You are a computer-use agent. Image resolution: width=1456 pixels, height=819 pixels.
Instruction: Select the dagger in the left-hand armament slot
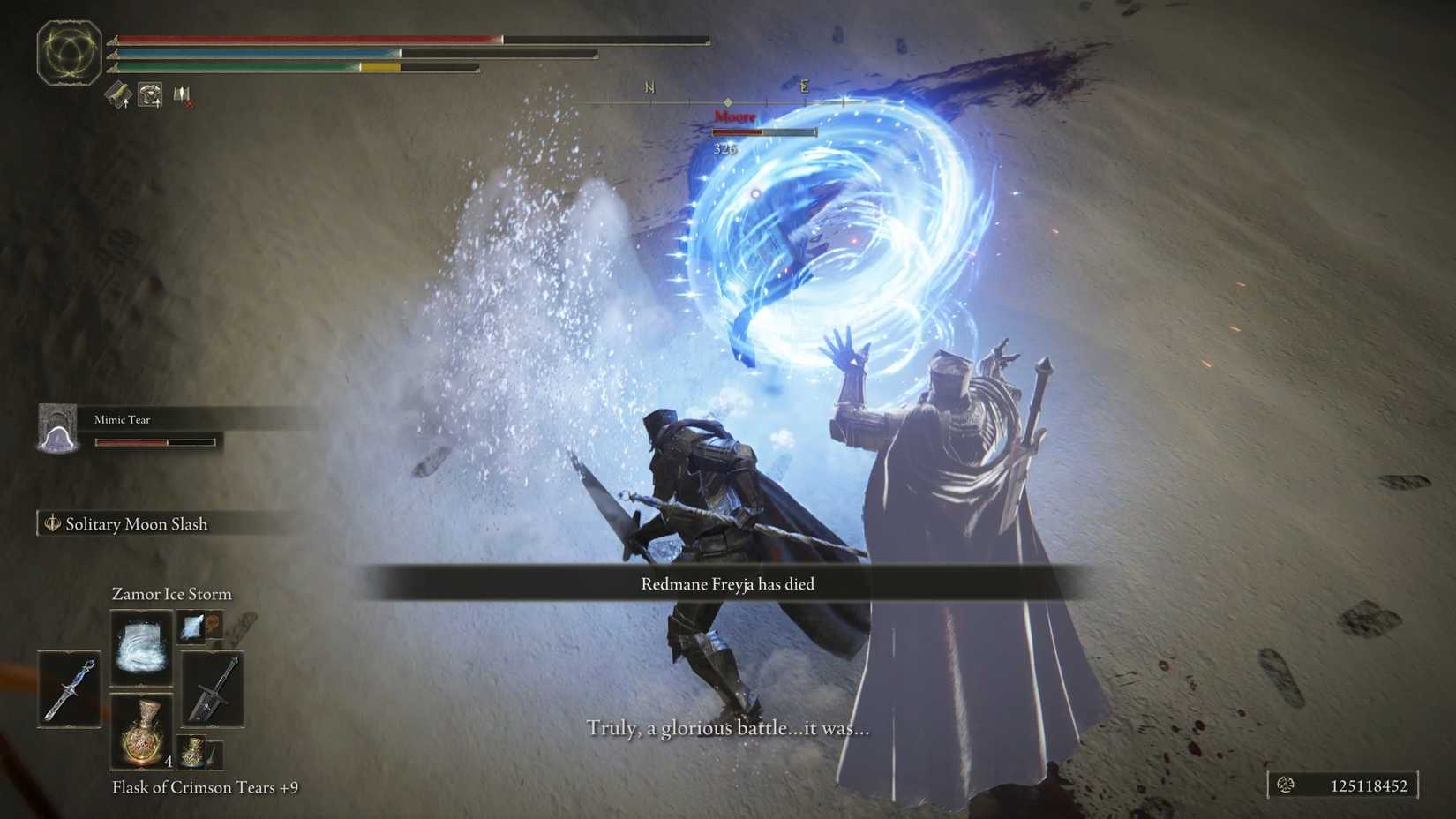69,689
